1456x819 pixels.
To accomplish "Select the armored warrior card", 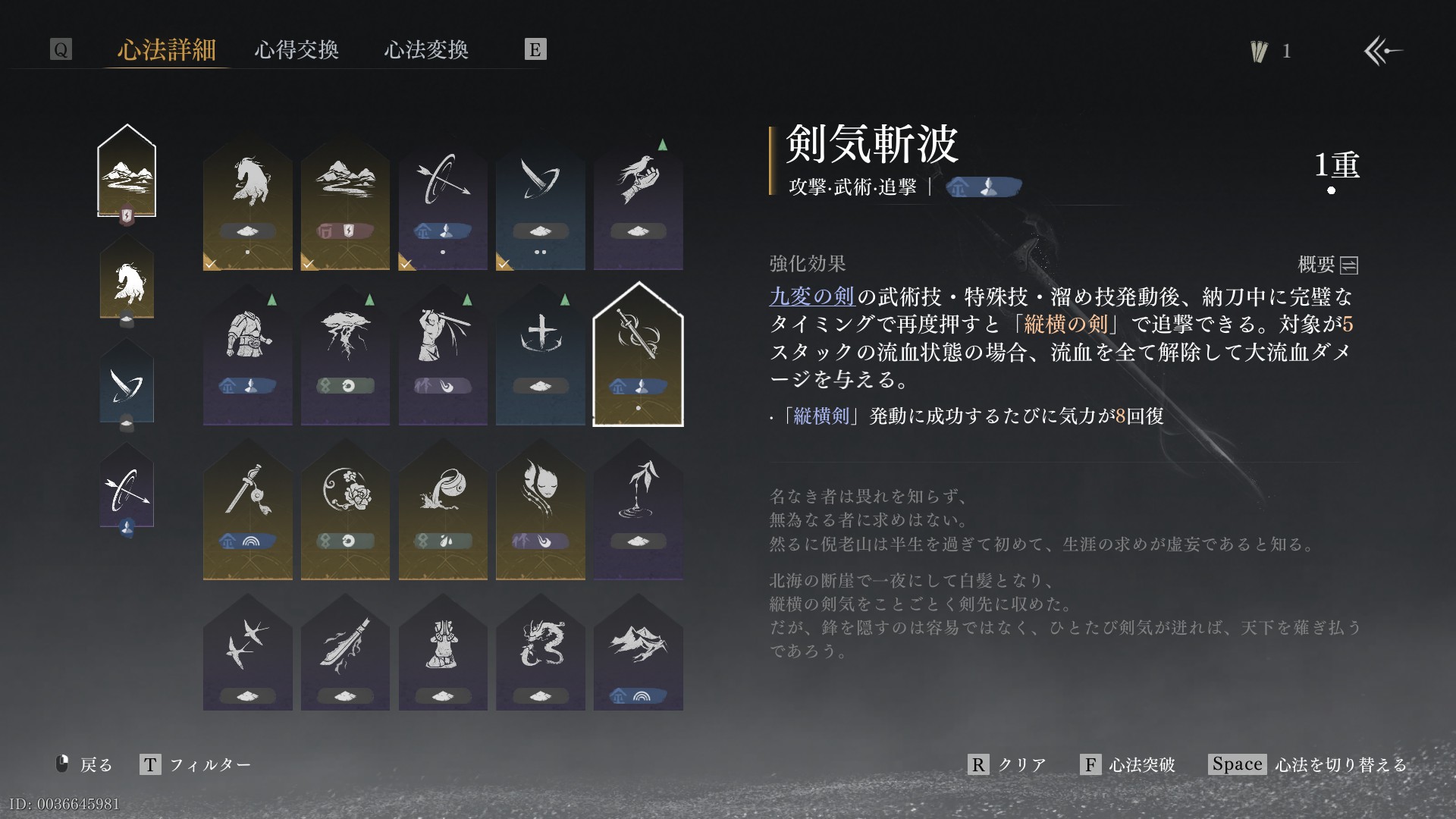I will pyautogui.click(x=247, y=355).
